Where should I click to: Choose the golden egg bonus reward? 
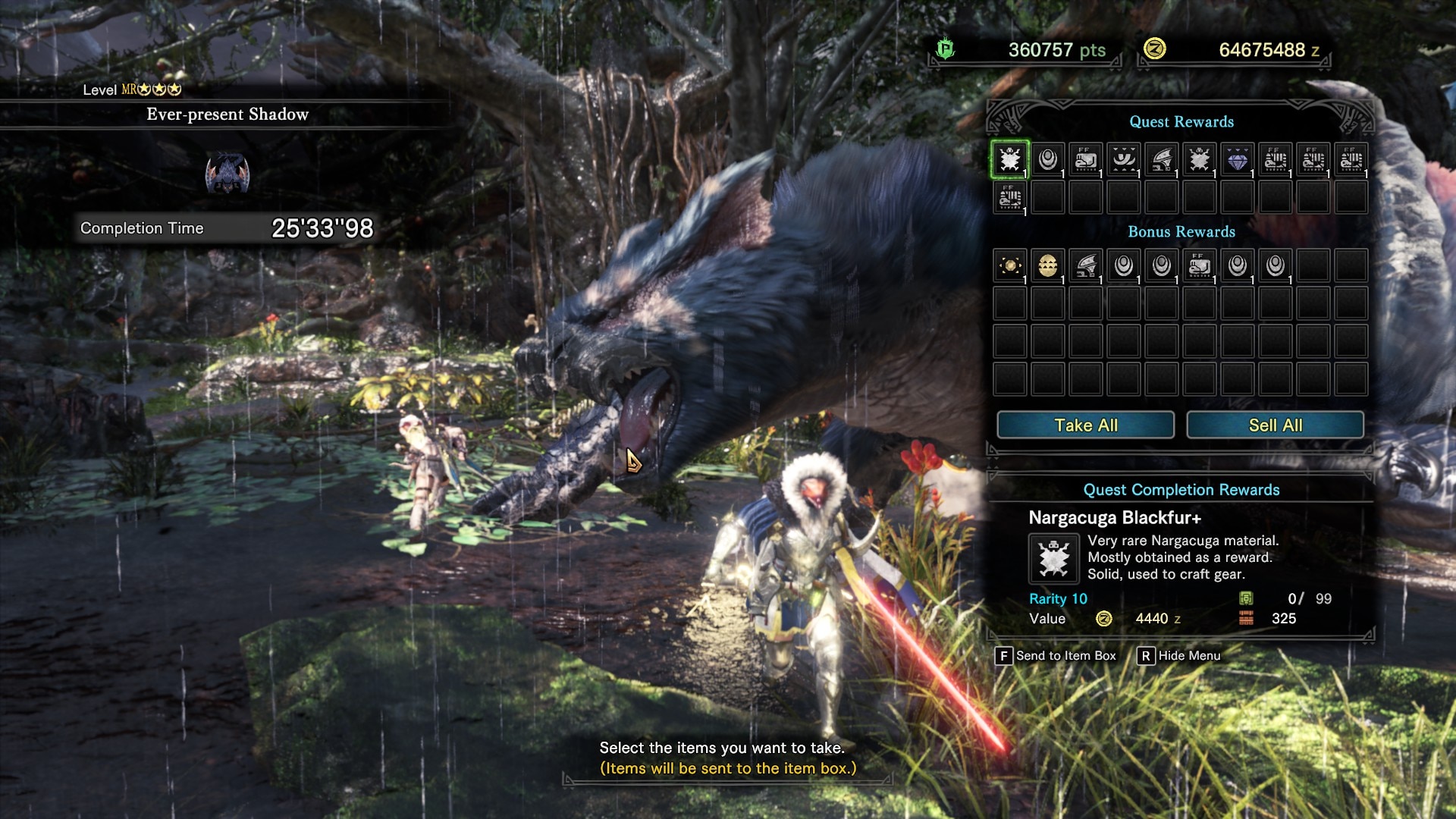tap(1047, 266)
